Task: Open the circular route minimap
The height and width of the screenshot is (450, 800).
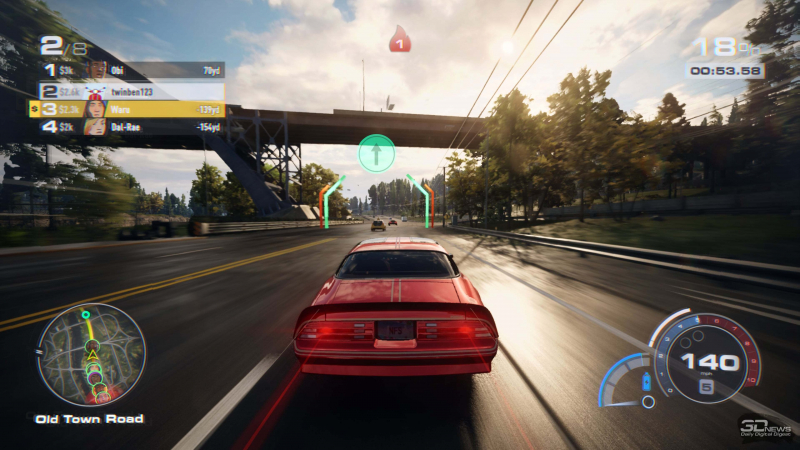Action: [x=91, y=354]
